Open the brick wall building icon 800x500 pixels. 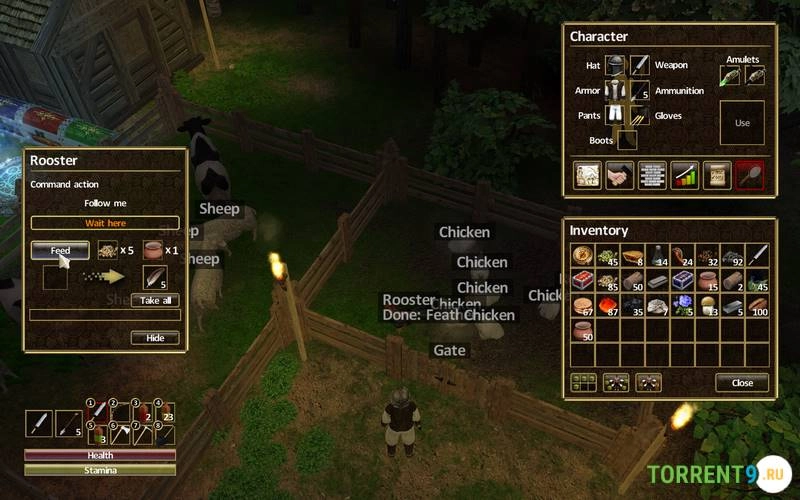coord(652,175)
